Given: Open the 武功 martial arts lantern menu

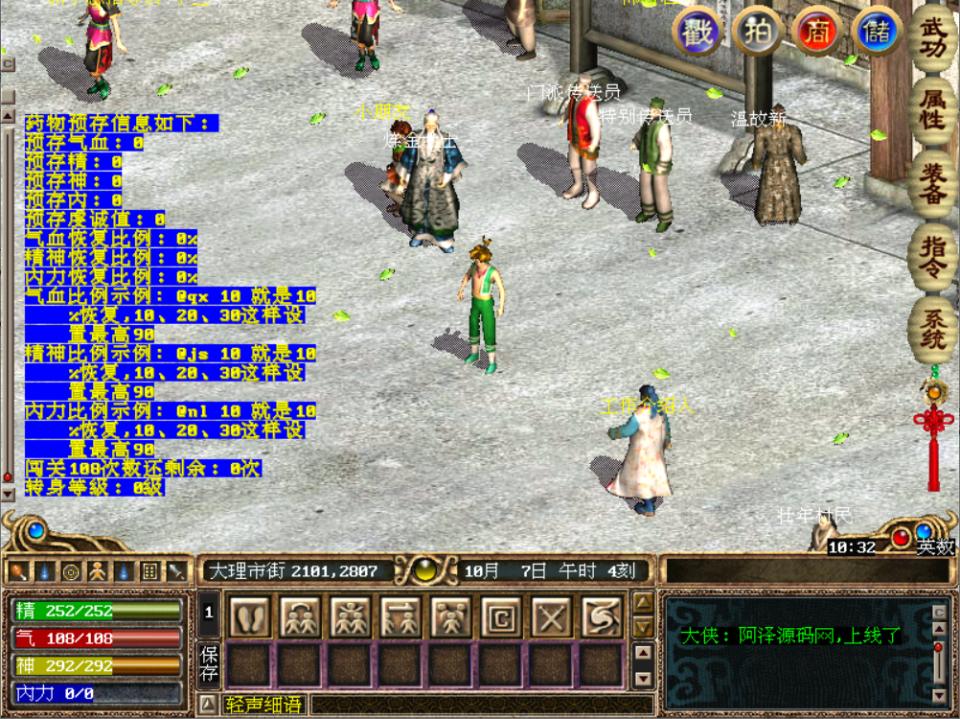Looking at the screenshot, I should point(932,37).
